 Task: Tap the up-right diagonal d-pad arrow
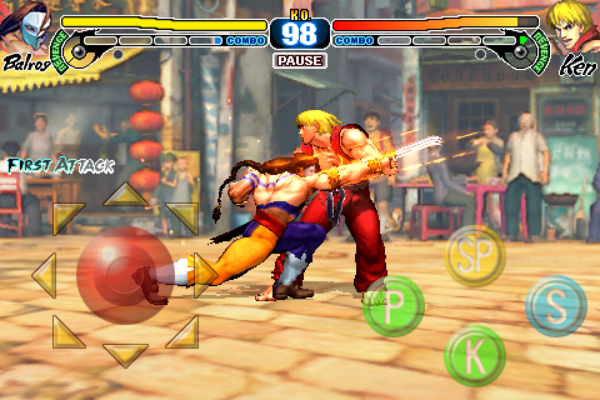click(183, 217)
